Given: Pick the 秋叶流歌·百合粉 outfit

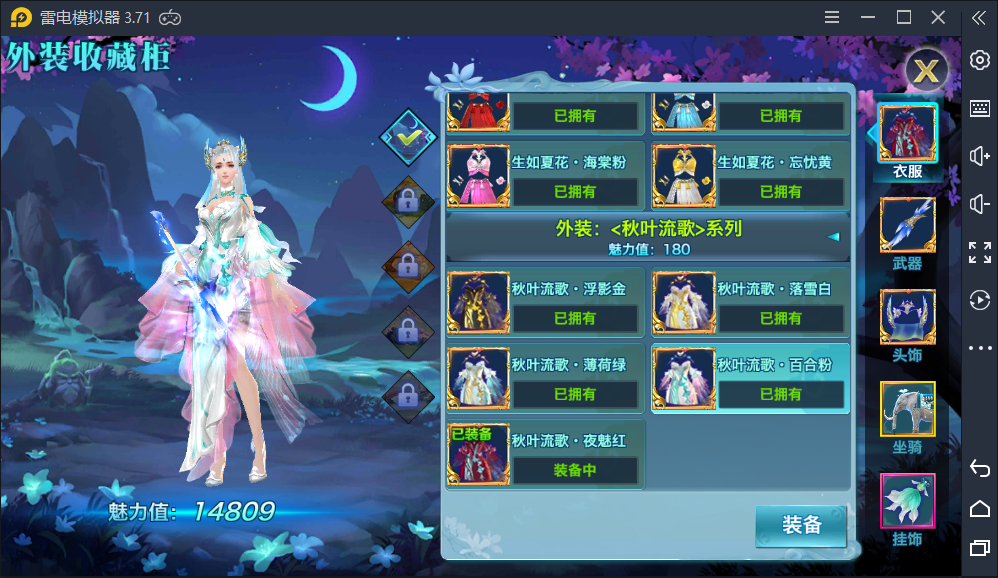Looking at the screenshot, I should pos(750,377).
